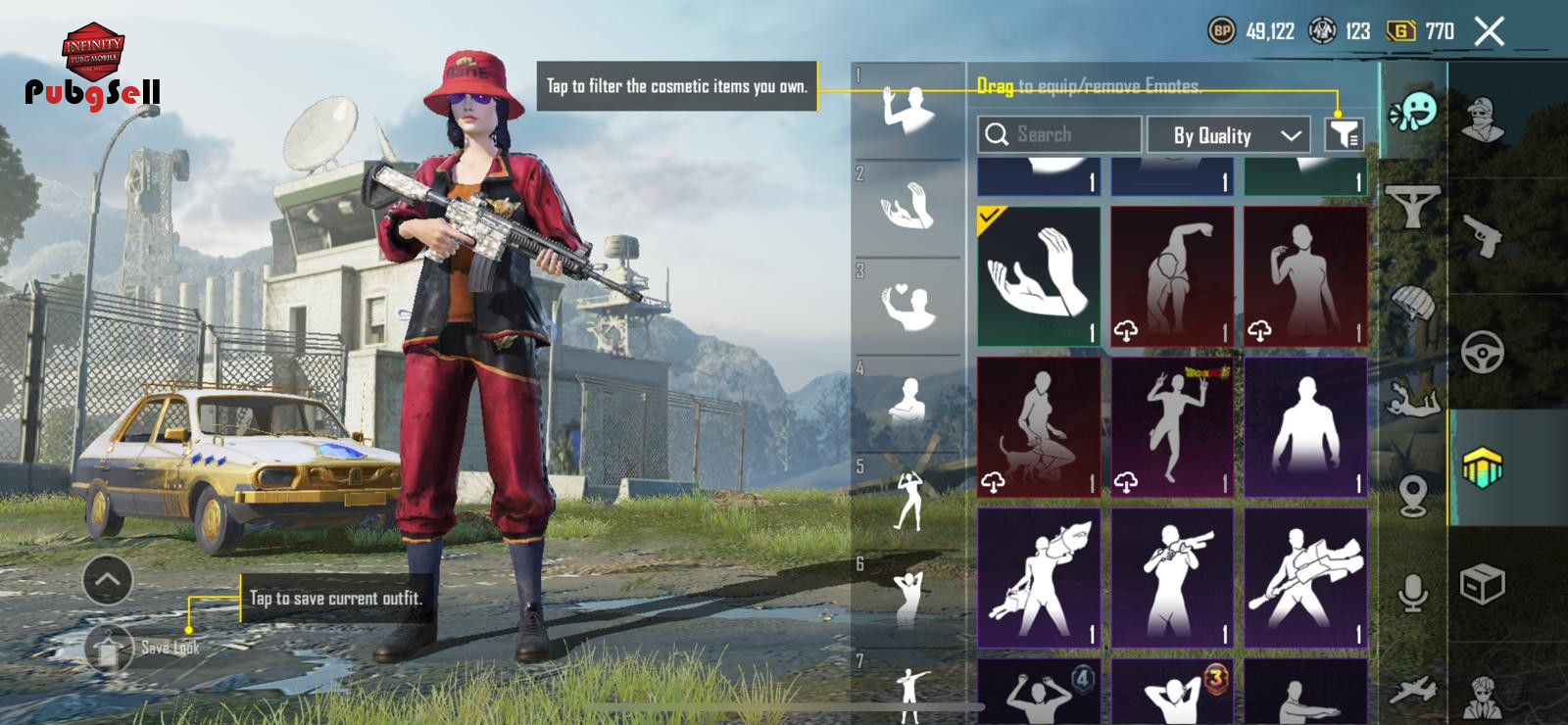This screenshot has height=725, width=1568.
Task: Select the waving emote in slot 1
Action: (908, 110)
